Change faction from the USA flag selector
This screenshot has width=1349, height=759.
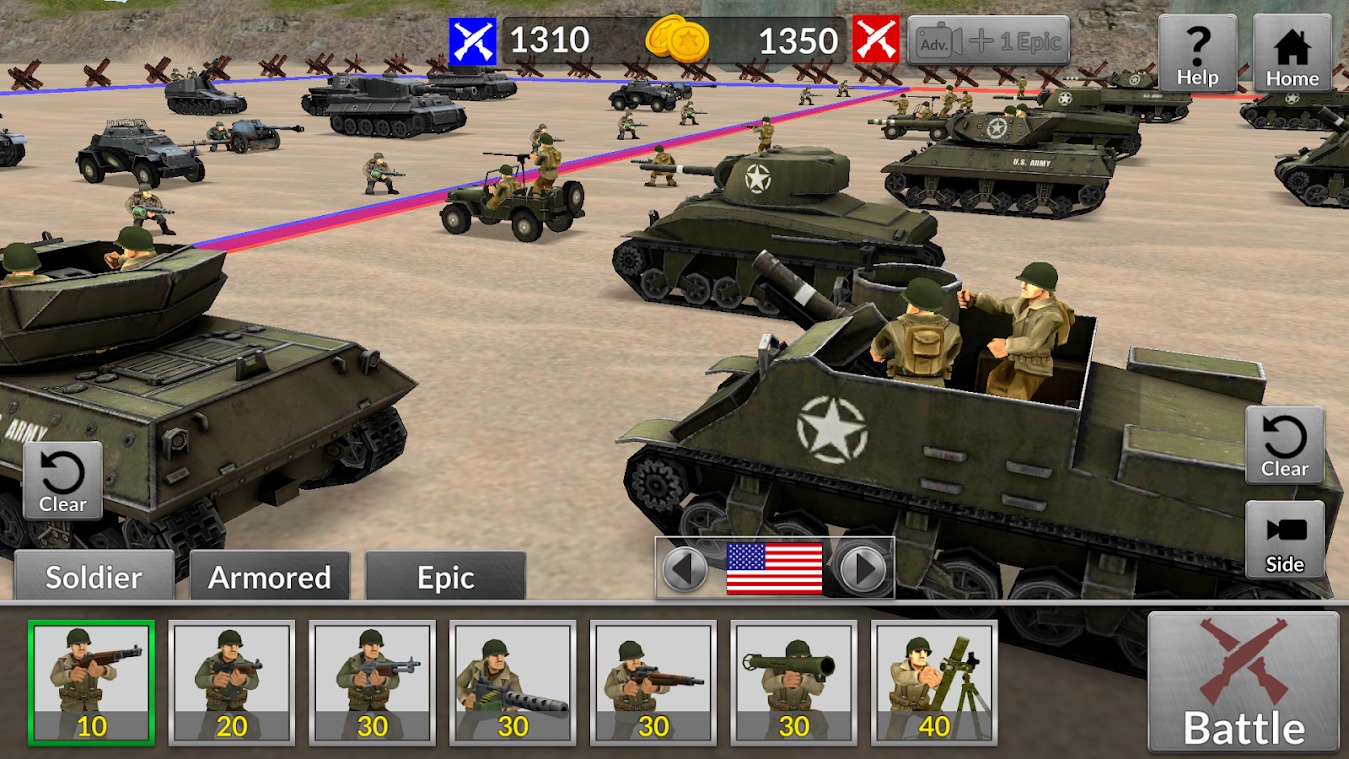pyautogui.click(x=776, y=565)
